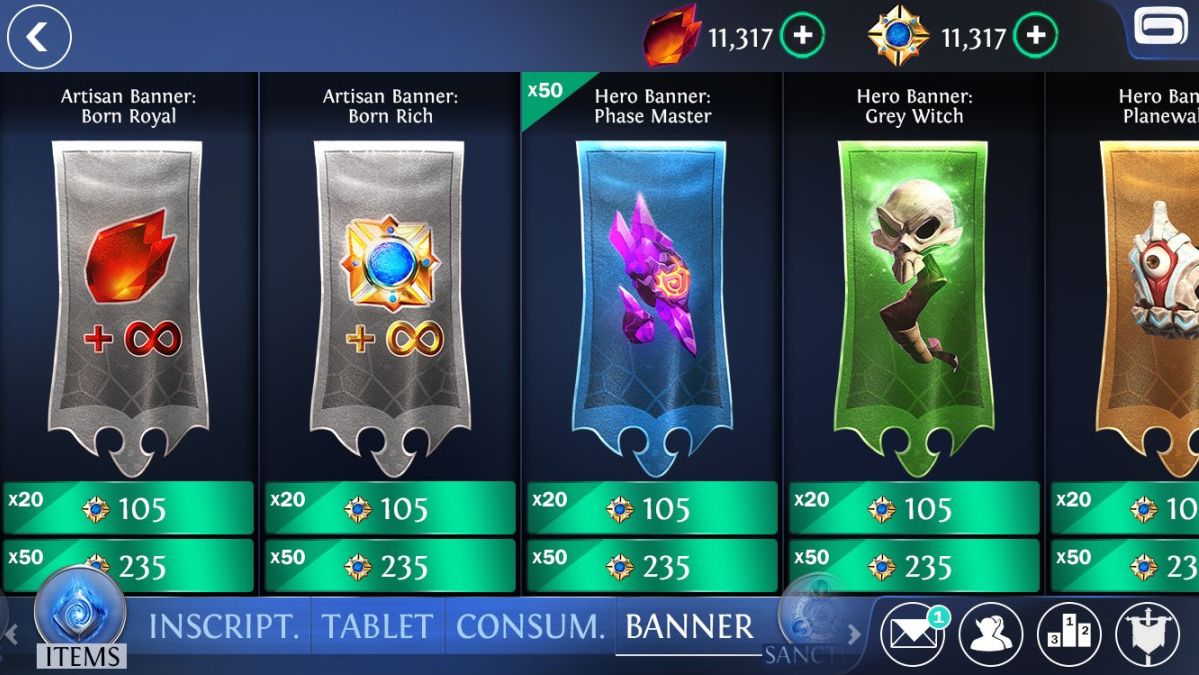Open the Gameloft logo menu
Viewport: 1199px width, 675px height.
point(1162,30)
